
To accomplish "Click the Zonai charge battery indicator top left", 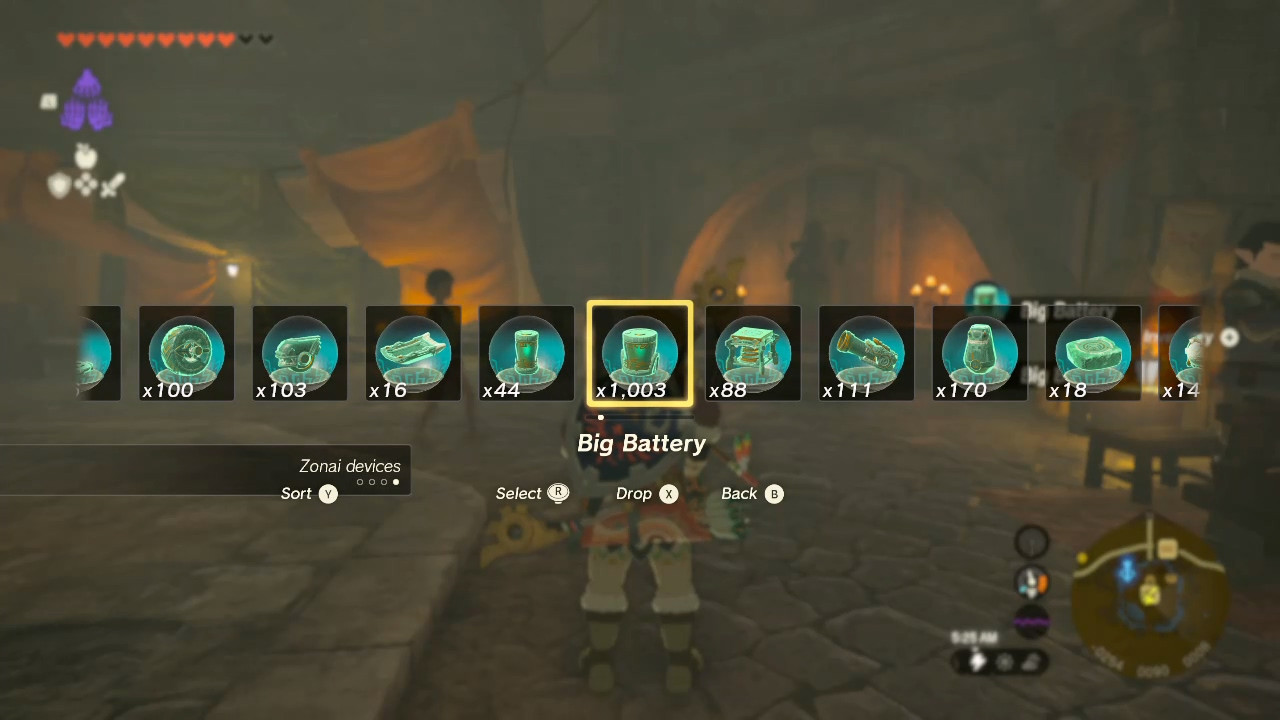I will point(87,100).
